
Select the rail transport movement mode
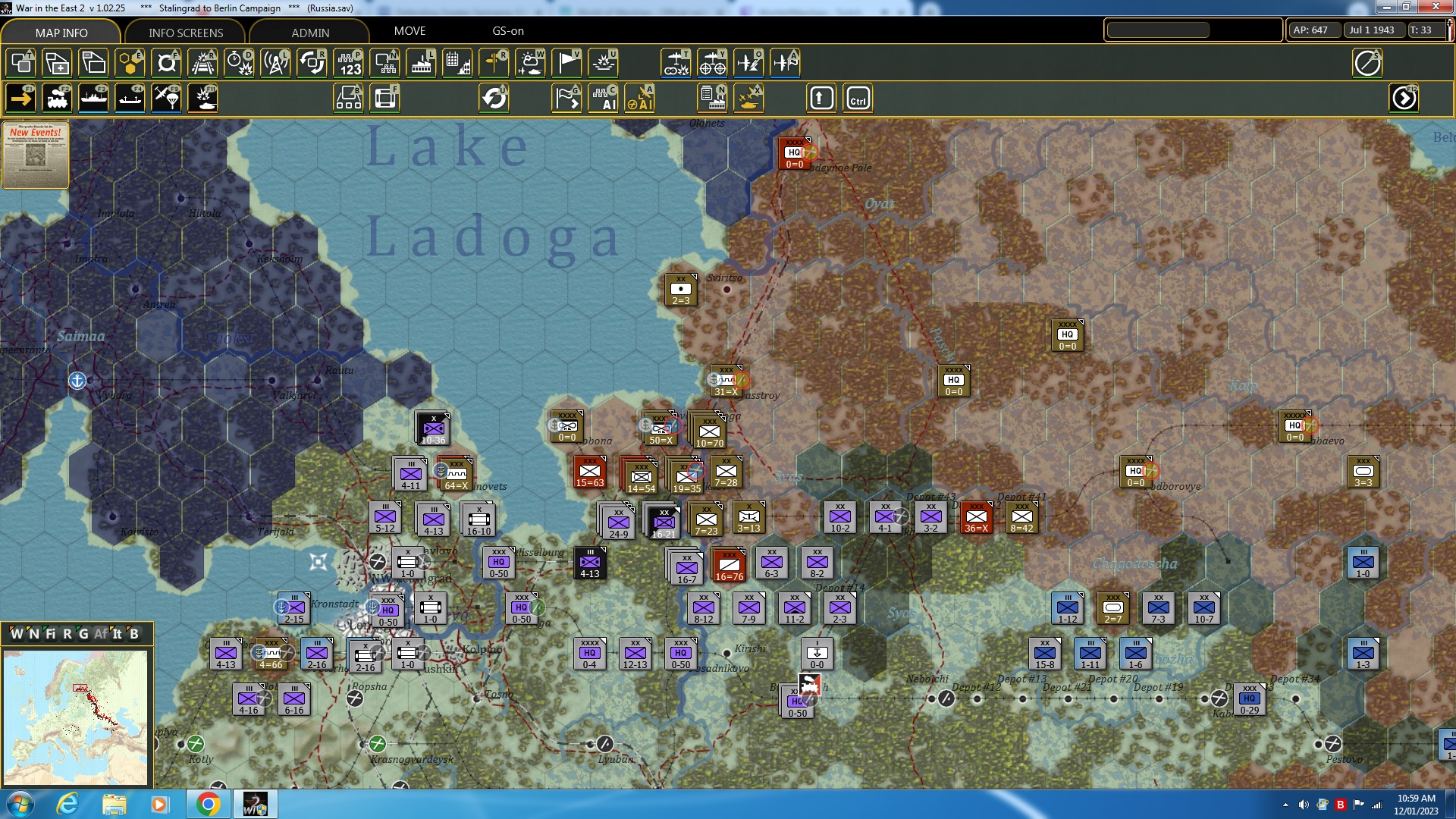57,97
